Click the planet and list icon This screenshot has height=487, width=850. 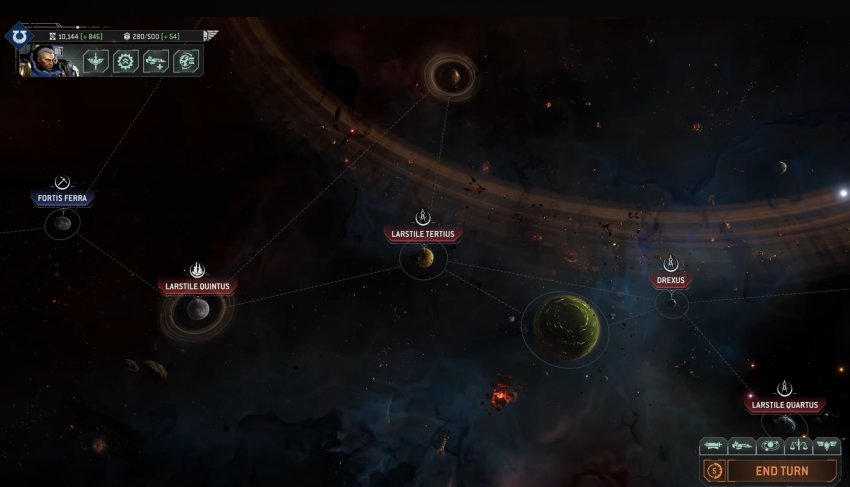pos(185,61)
